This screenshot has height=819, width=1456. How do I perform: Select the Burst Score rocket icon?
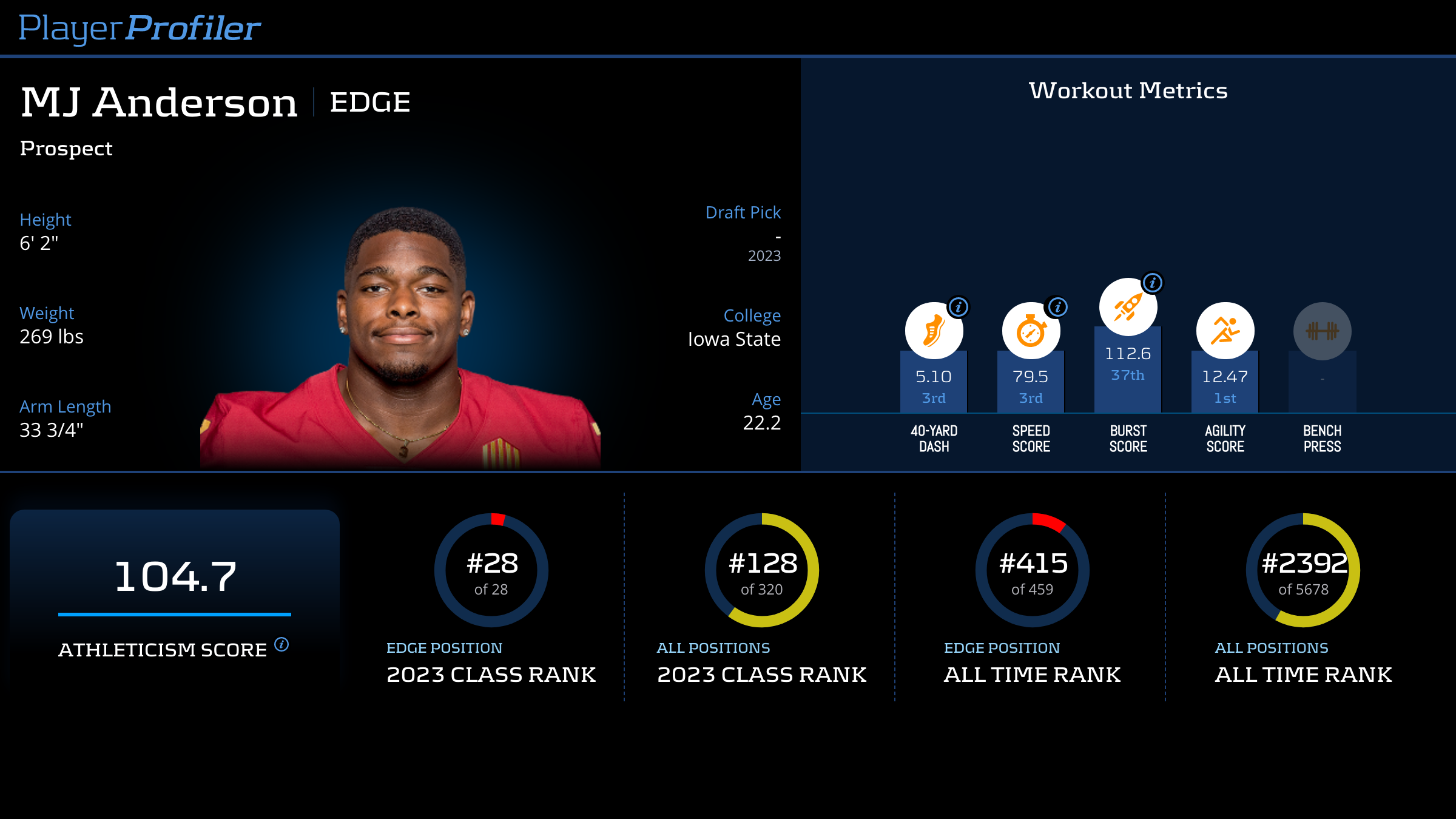[1127, 307]
